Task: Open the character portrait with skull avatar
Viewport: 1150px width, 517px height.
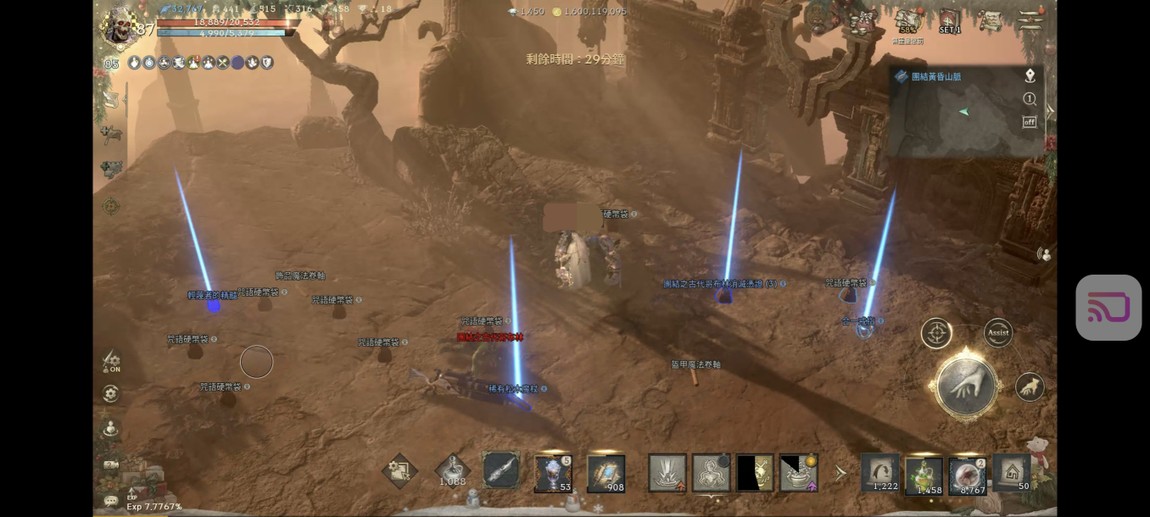Action: pyautogui.click(x=120, y=28)
